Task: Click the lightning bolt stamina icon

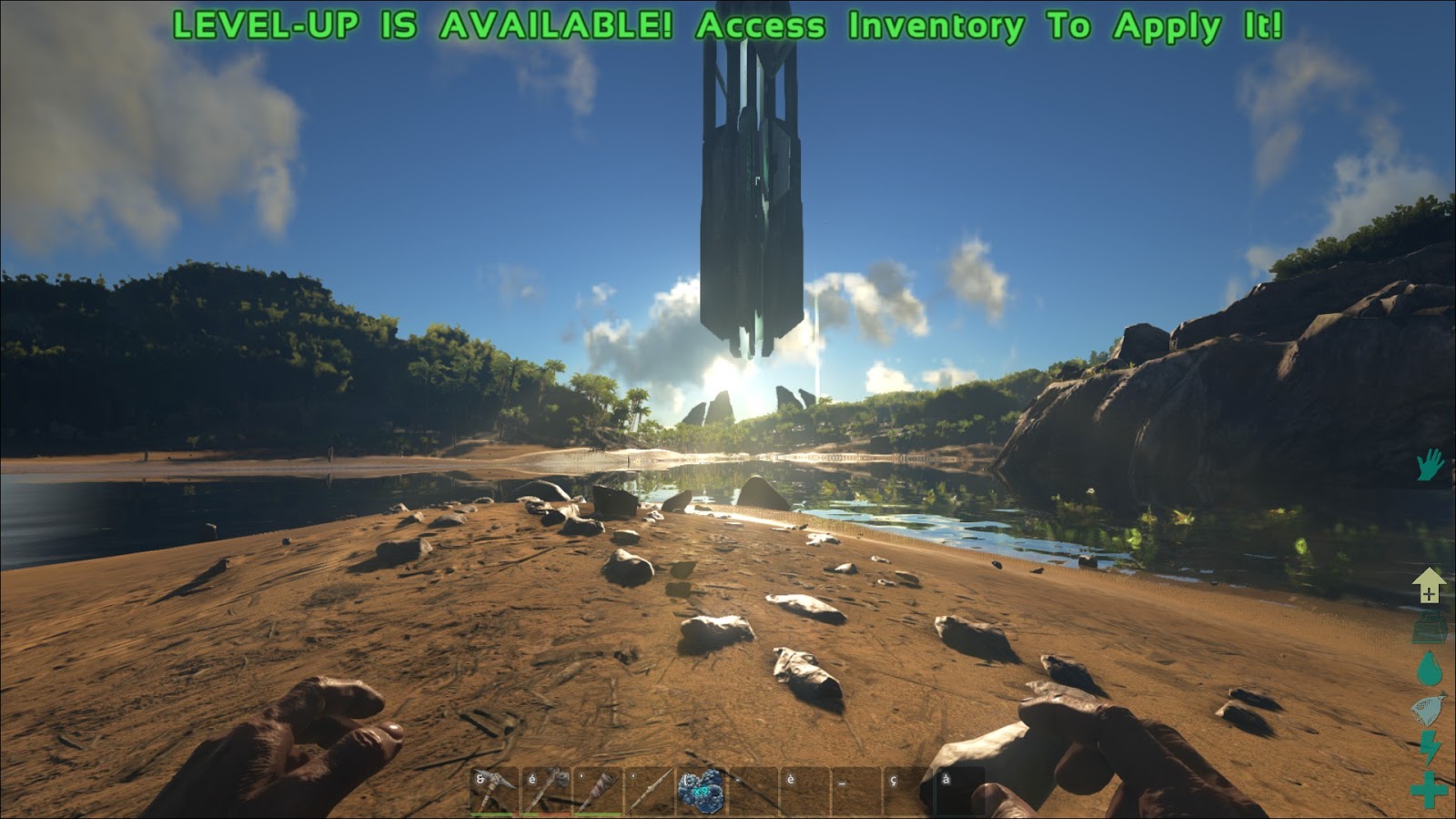Action: coord(1430,748)
